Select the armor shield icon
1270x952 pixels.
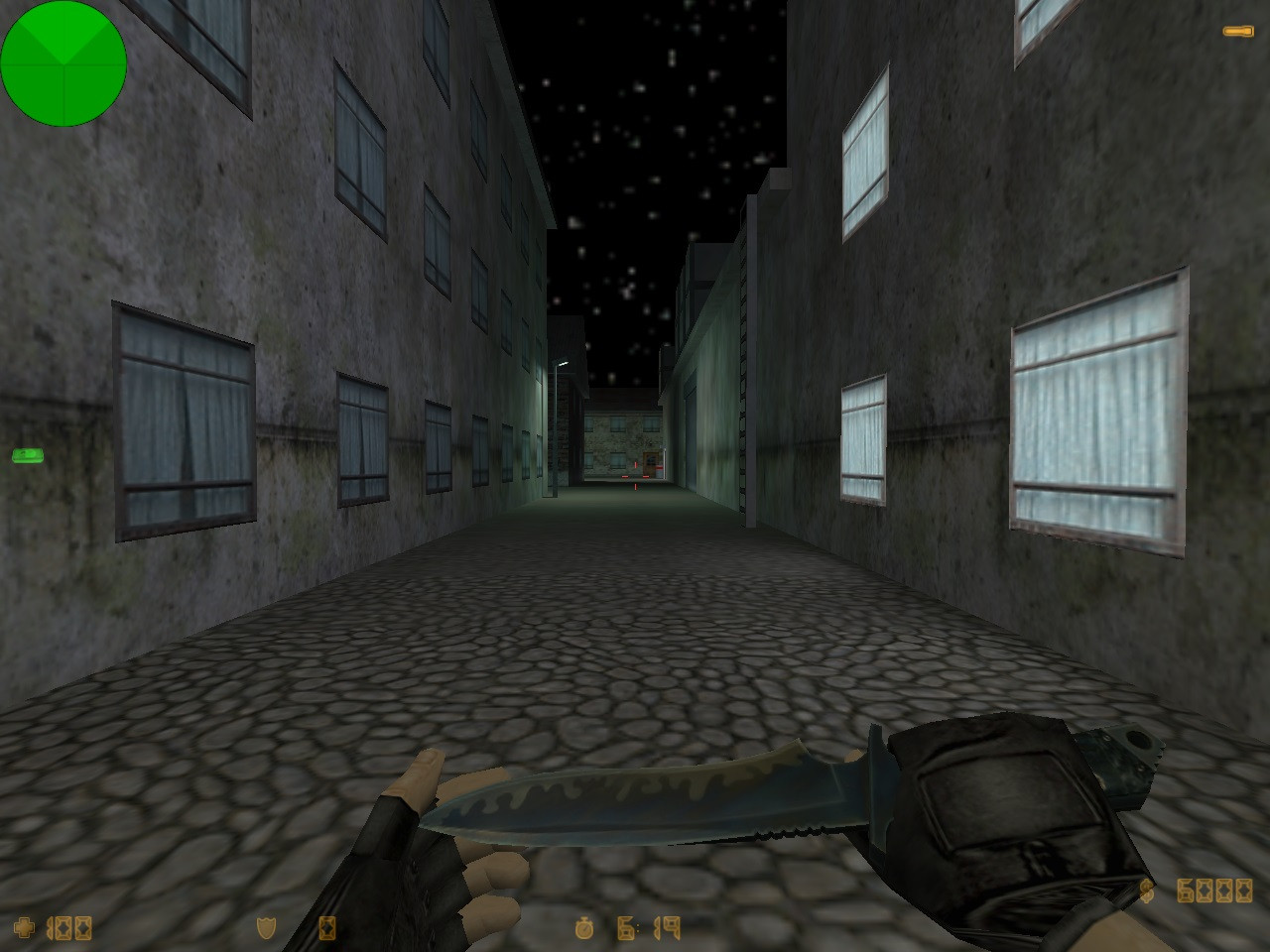coord(266,930)
